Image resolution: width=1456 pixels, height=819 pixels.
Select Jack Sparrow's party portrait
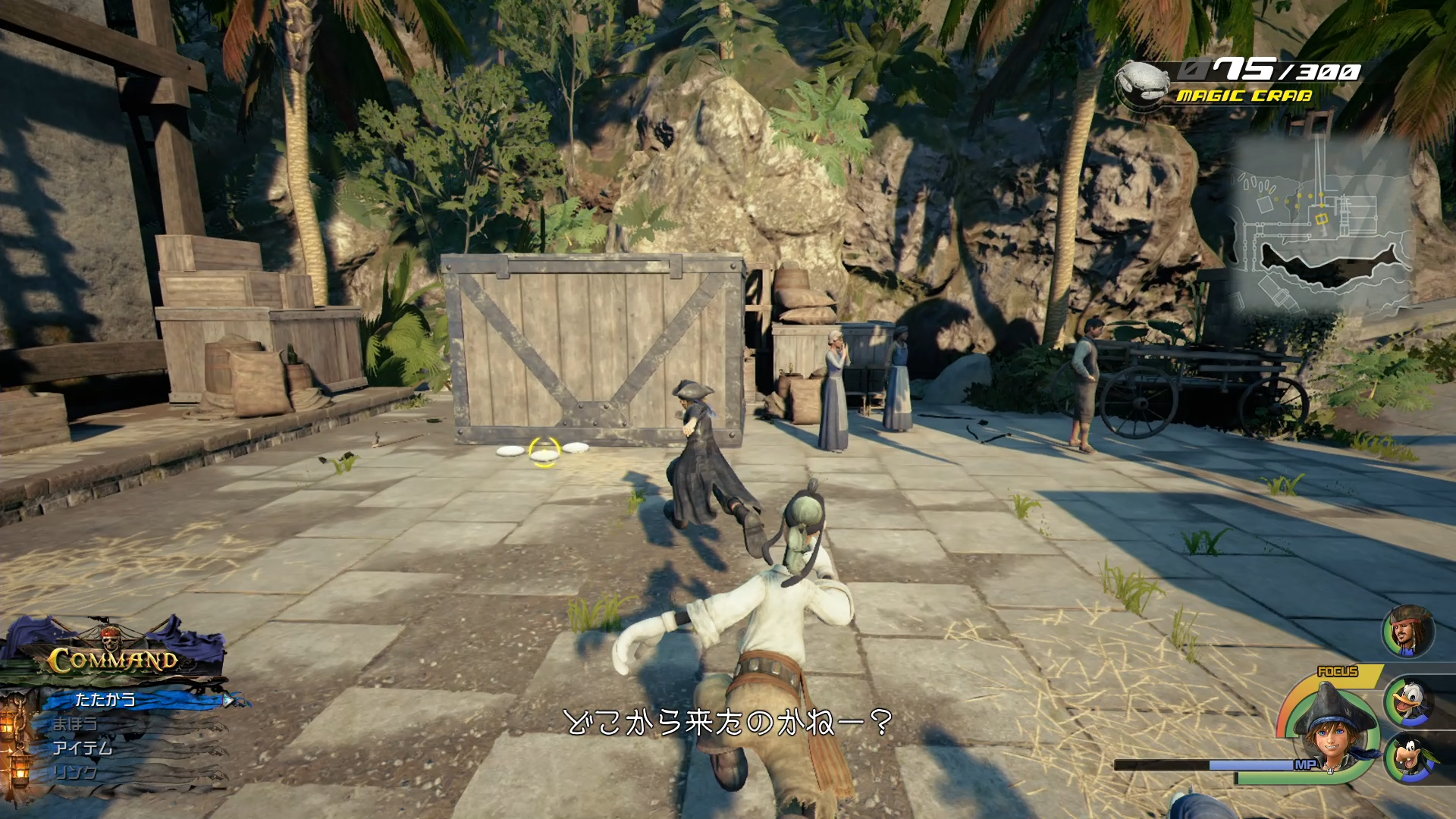(x=1408, y=631)
